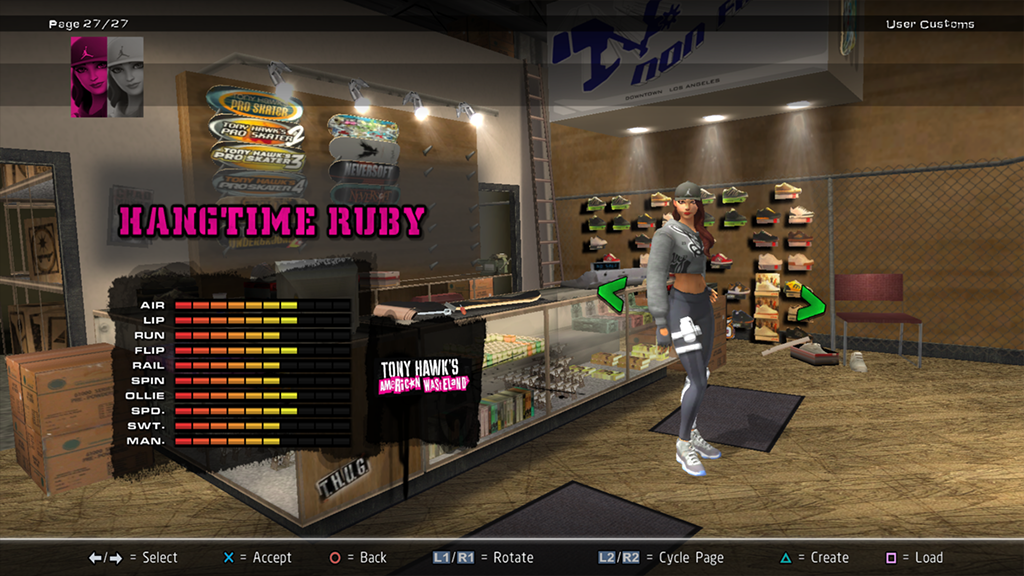Click the green left arrow
The image size is (1024, 576).
point(611,294)
